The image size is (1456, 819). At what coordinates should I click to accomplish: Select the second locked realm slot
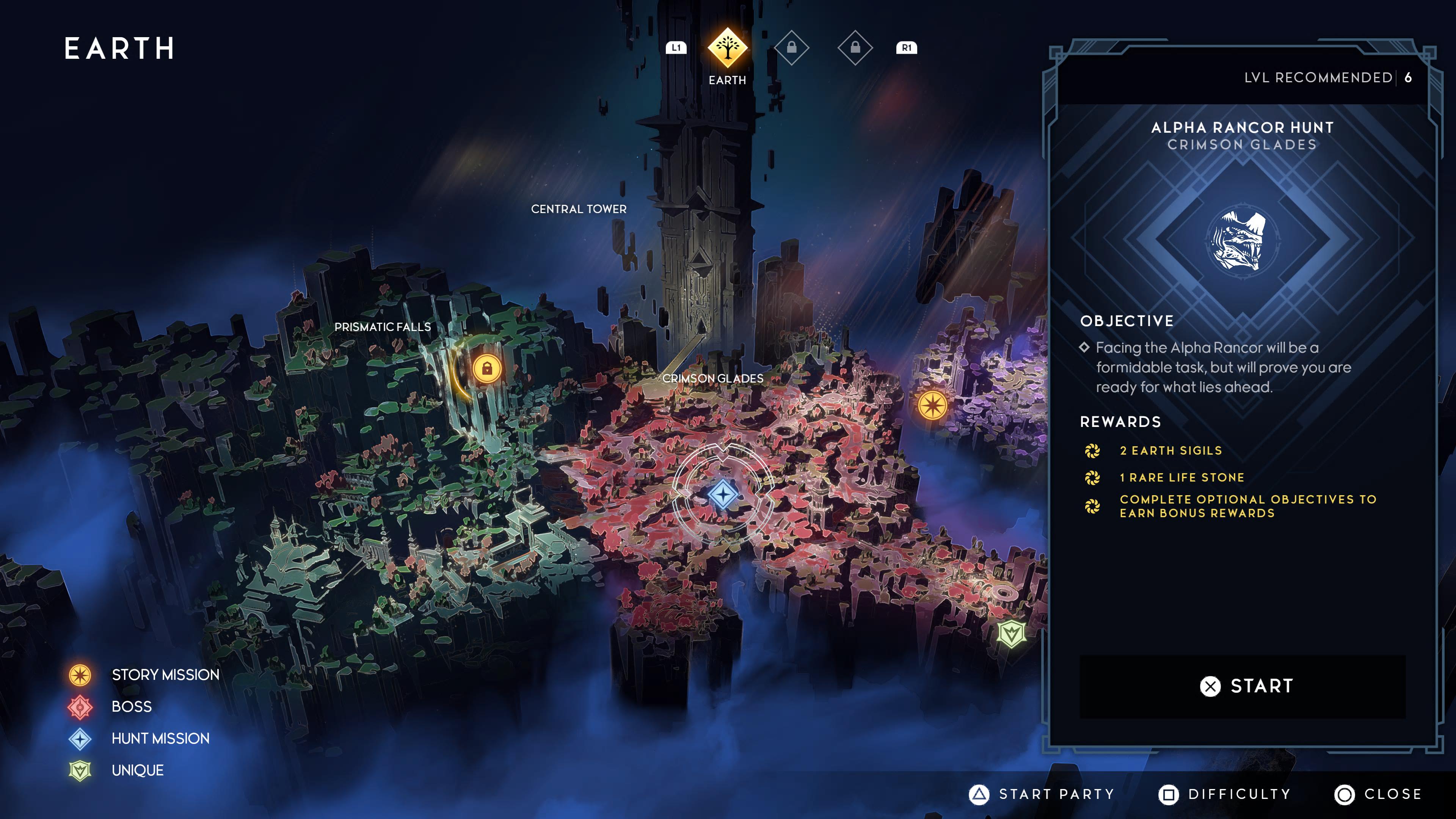point(855,48)
